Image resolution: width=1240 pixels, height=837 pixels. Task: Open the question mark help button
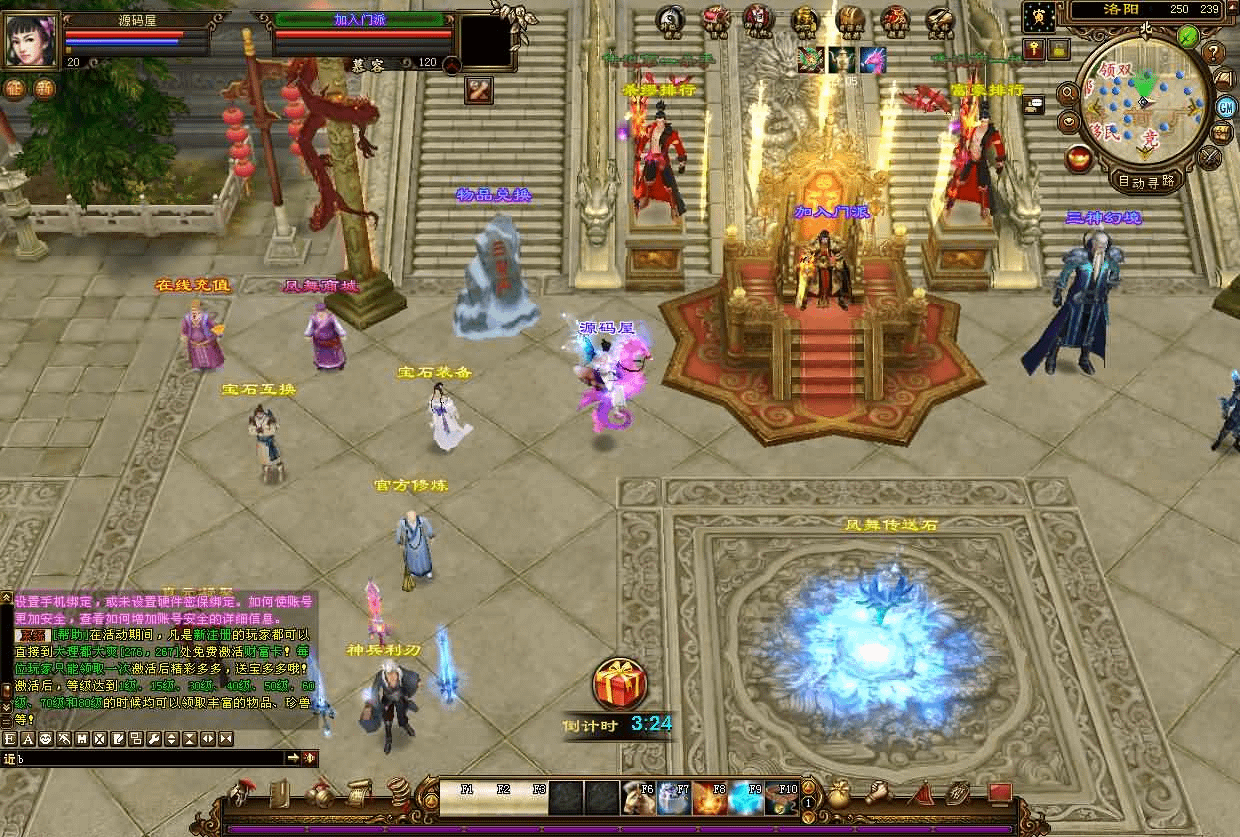pyautogui.click(x=1214, y=52)
